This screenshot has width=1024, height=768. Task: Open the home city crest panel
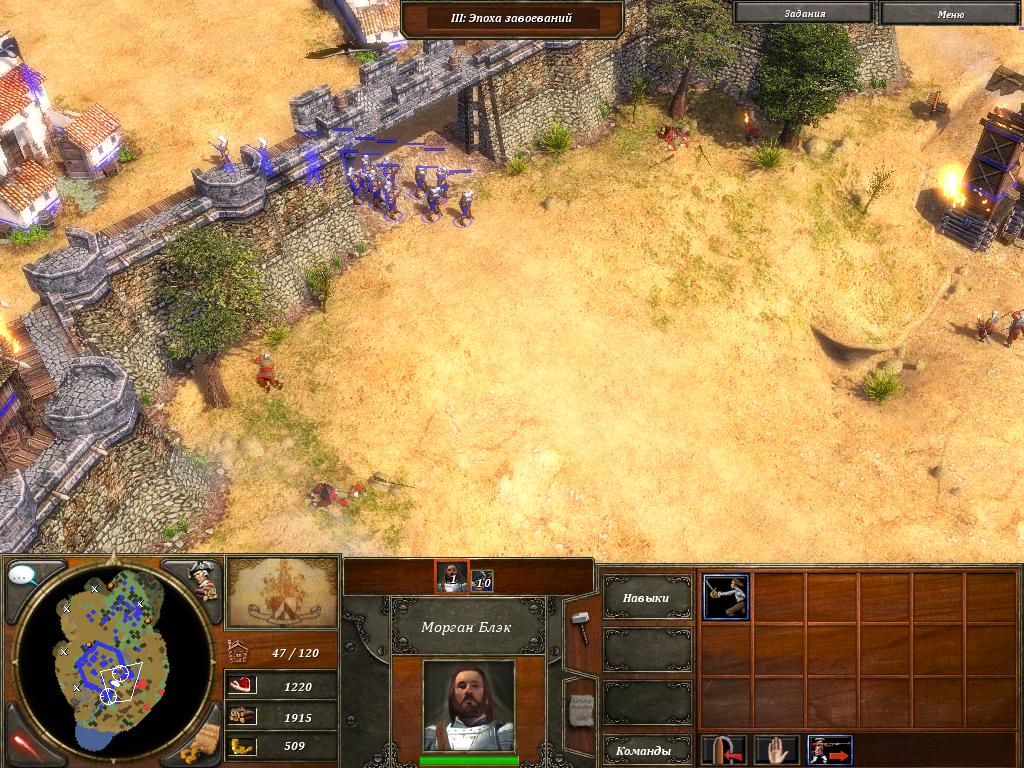tap(280, 592)
